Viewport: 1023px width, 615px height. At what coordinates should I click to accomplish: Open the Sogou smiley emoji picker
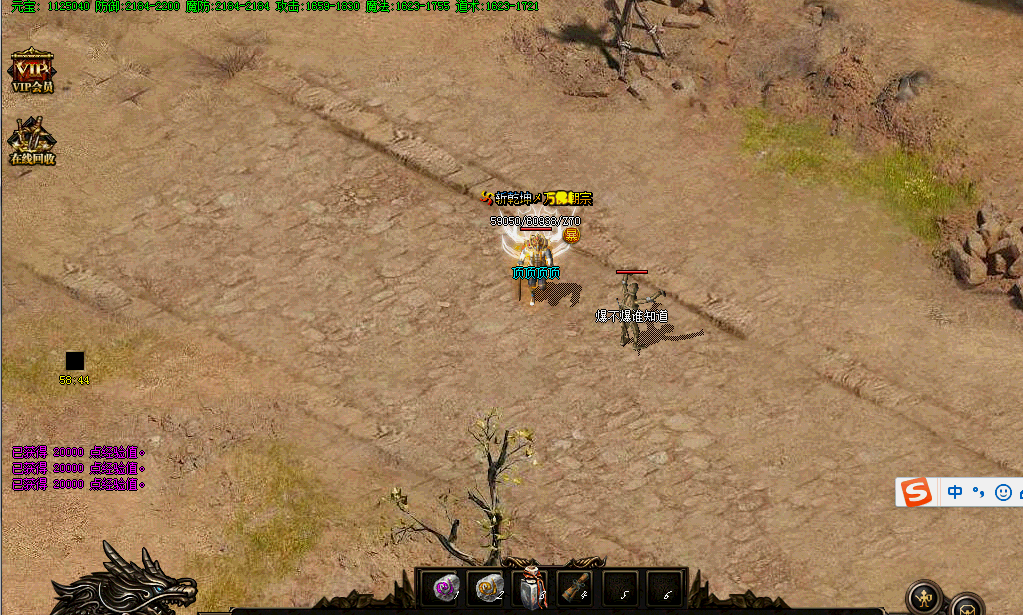pos(1003,492)
